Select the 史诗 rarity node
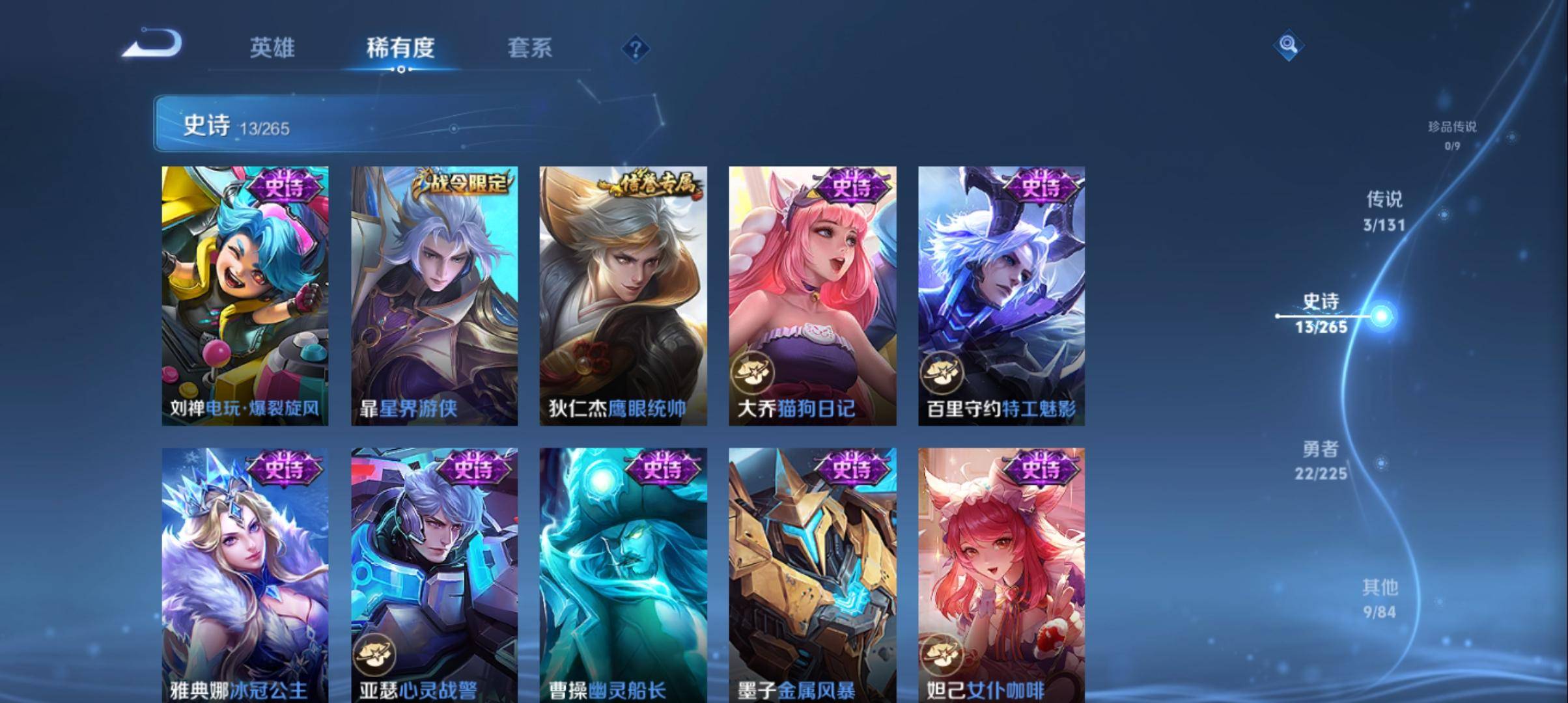Image resolution: width=1568 pixels, height=703 pixels. pyautogui.click(x=1321, y=314)
